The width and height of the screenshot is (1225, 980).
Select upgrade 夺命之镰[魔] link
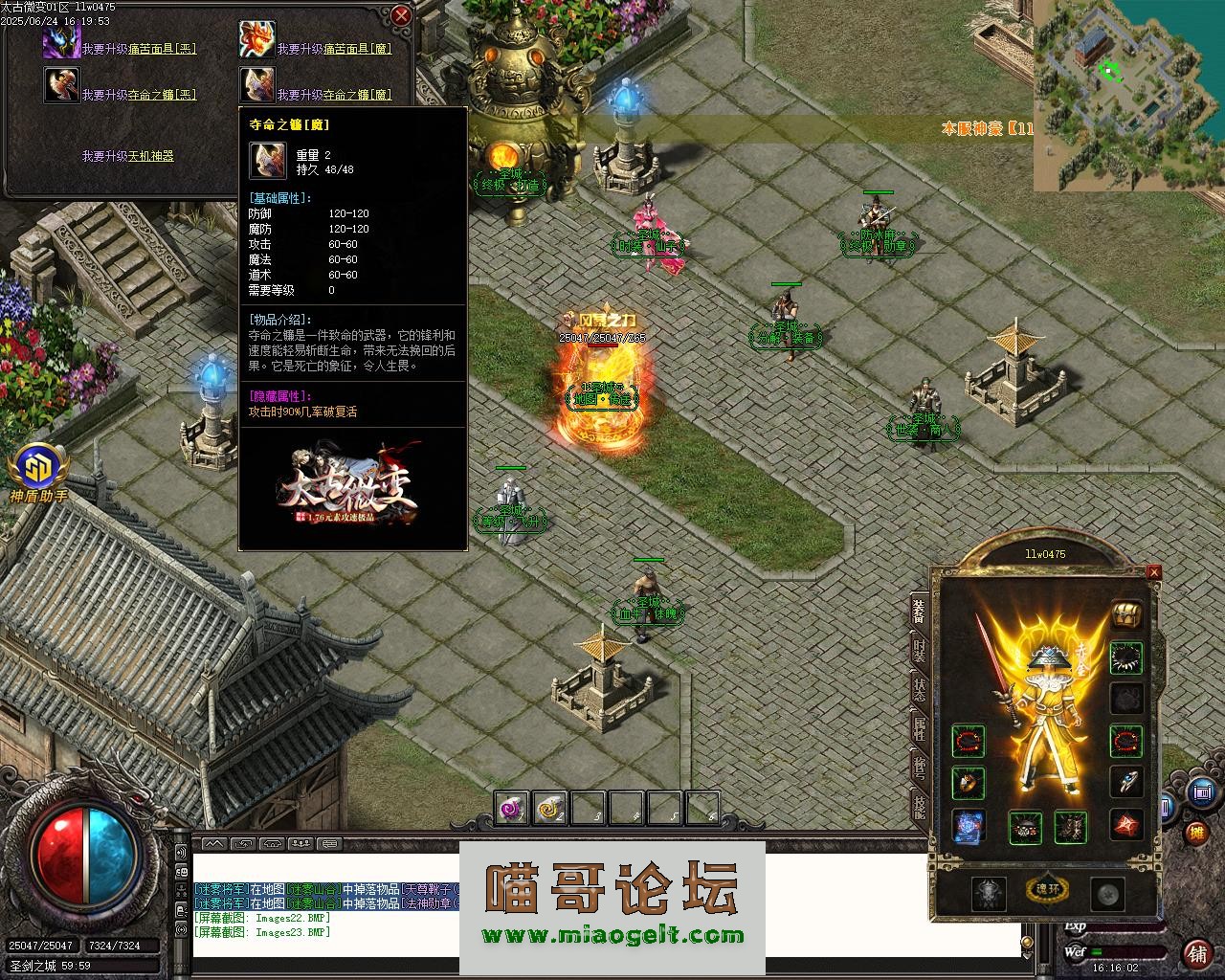[334, 95]
